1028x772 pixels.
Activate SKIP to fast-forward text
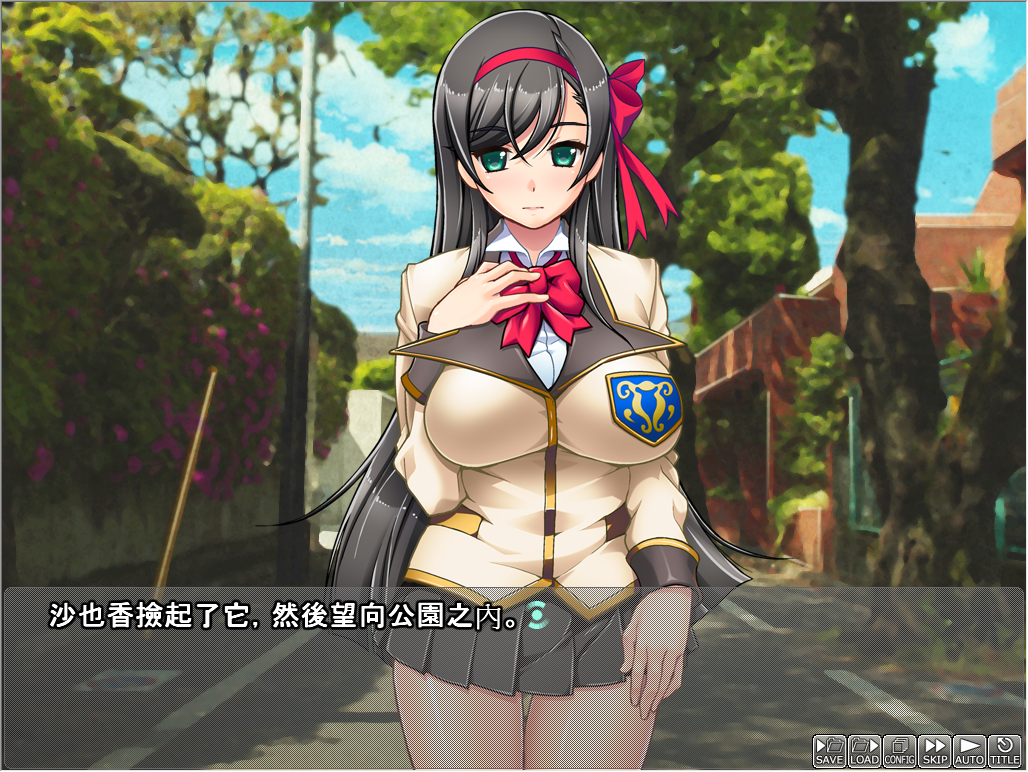[x=935, y=751]
